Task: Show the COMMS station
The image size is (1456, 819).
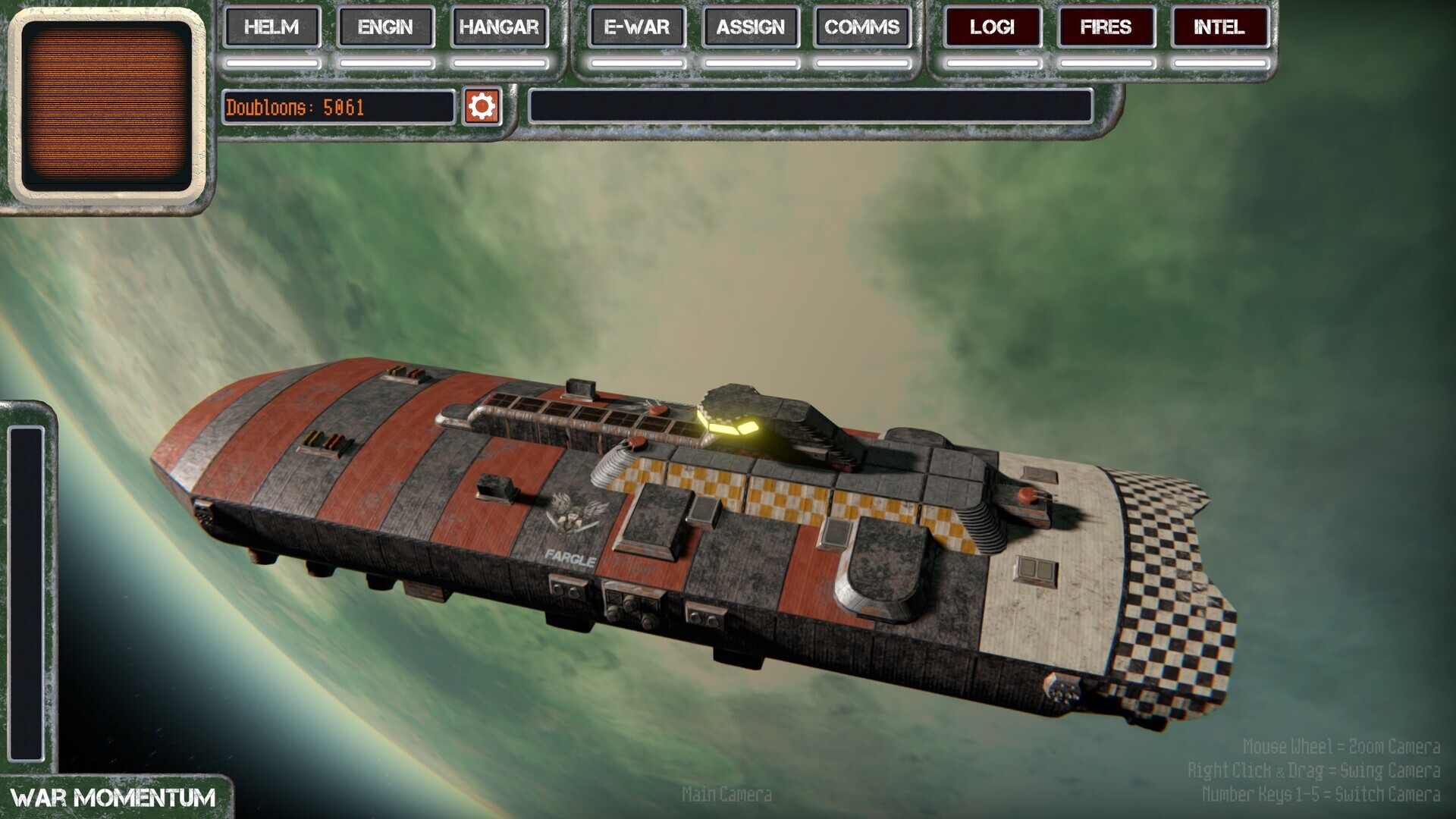Action: click(861, 27)
